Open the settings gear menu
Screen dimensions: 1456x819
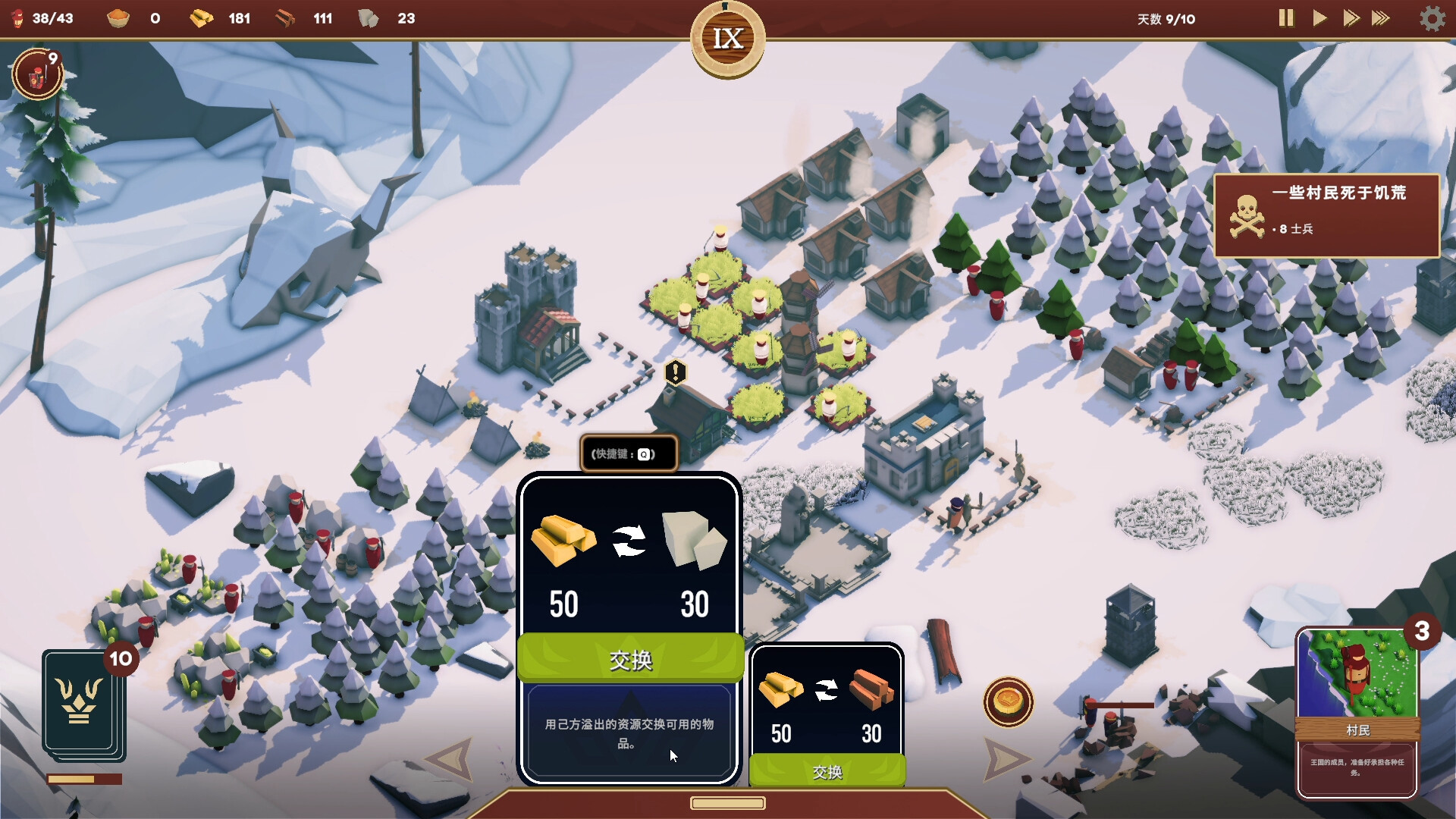pos(1432,18)
